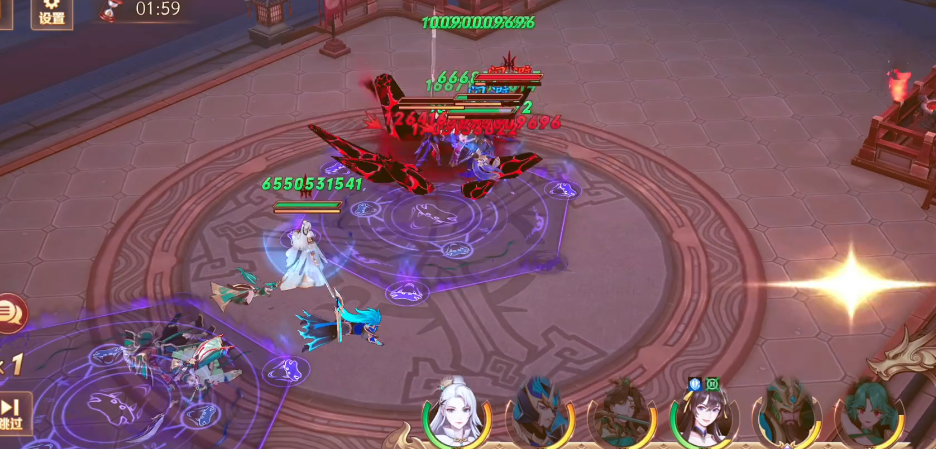
Task: Toggle the x1 battle speed
Action: [x=10, y=364]
